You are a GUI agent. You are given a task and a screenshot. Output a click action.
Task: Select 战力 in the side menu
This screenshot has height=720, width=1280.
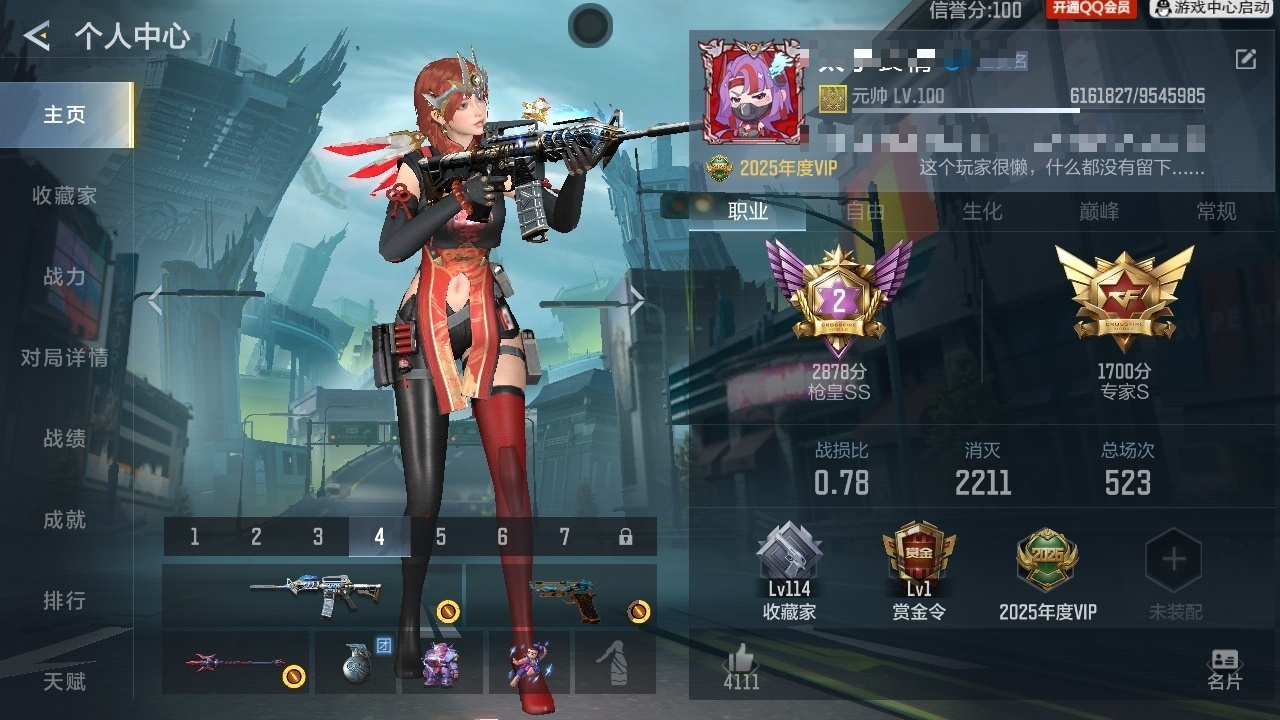click(65, 277)
